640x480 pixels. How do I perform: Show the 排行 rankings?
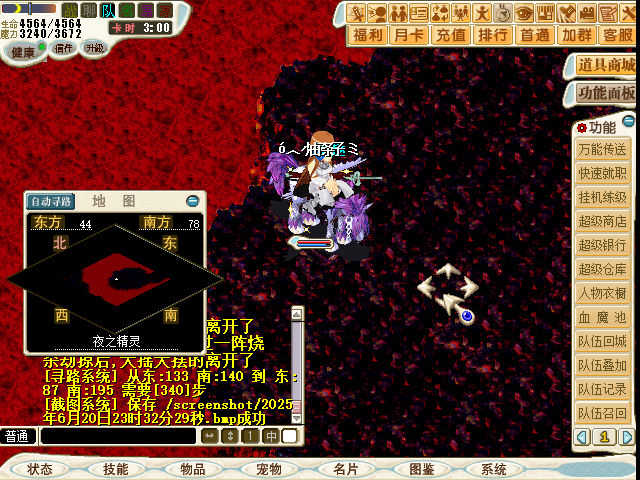pos(493,35)
